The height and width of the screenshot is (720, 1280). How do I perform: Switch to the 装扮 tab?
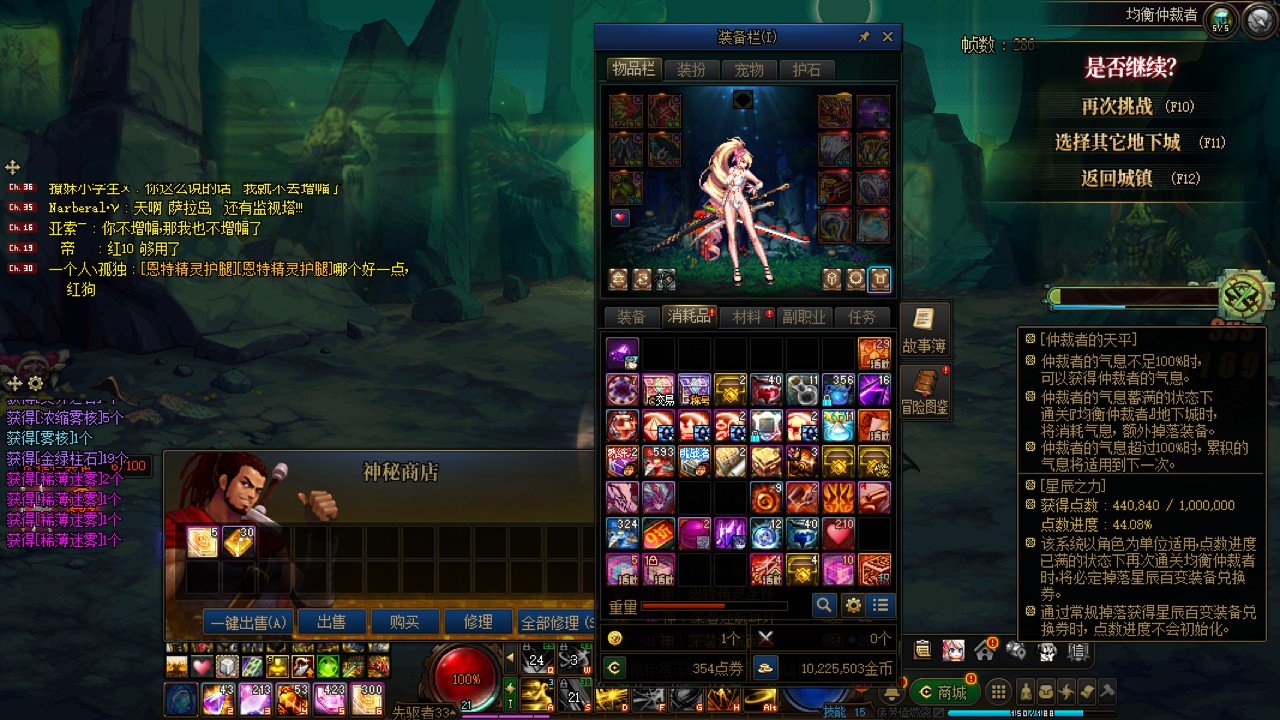point(691,70)
